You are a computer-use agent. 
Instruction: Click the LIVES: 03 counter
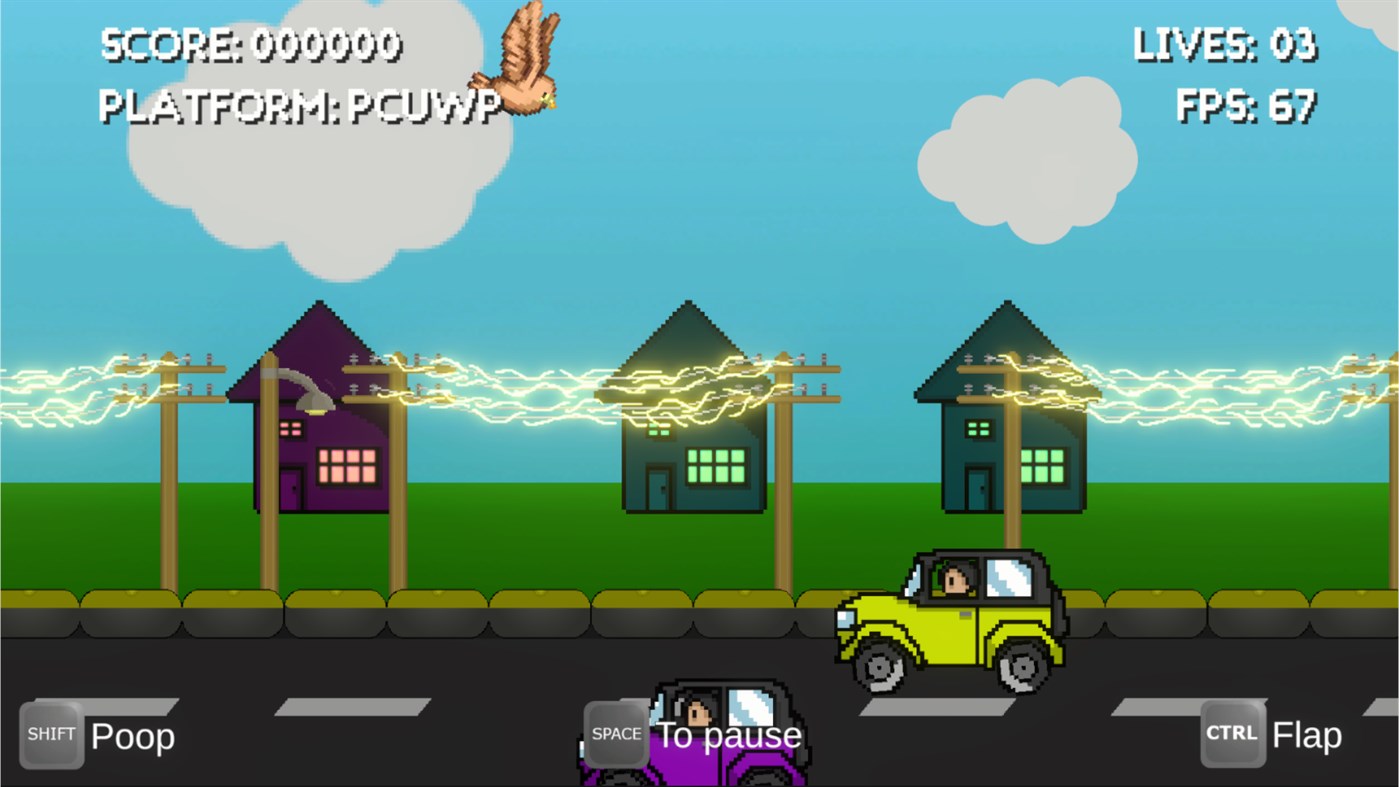(1225, 45)
